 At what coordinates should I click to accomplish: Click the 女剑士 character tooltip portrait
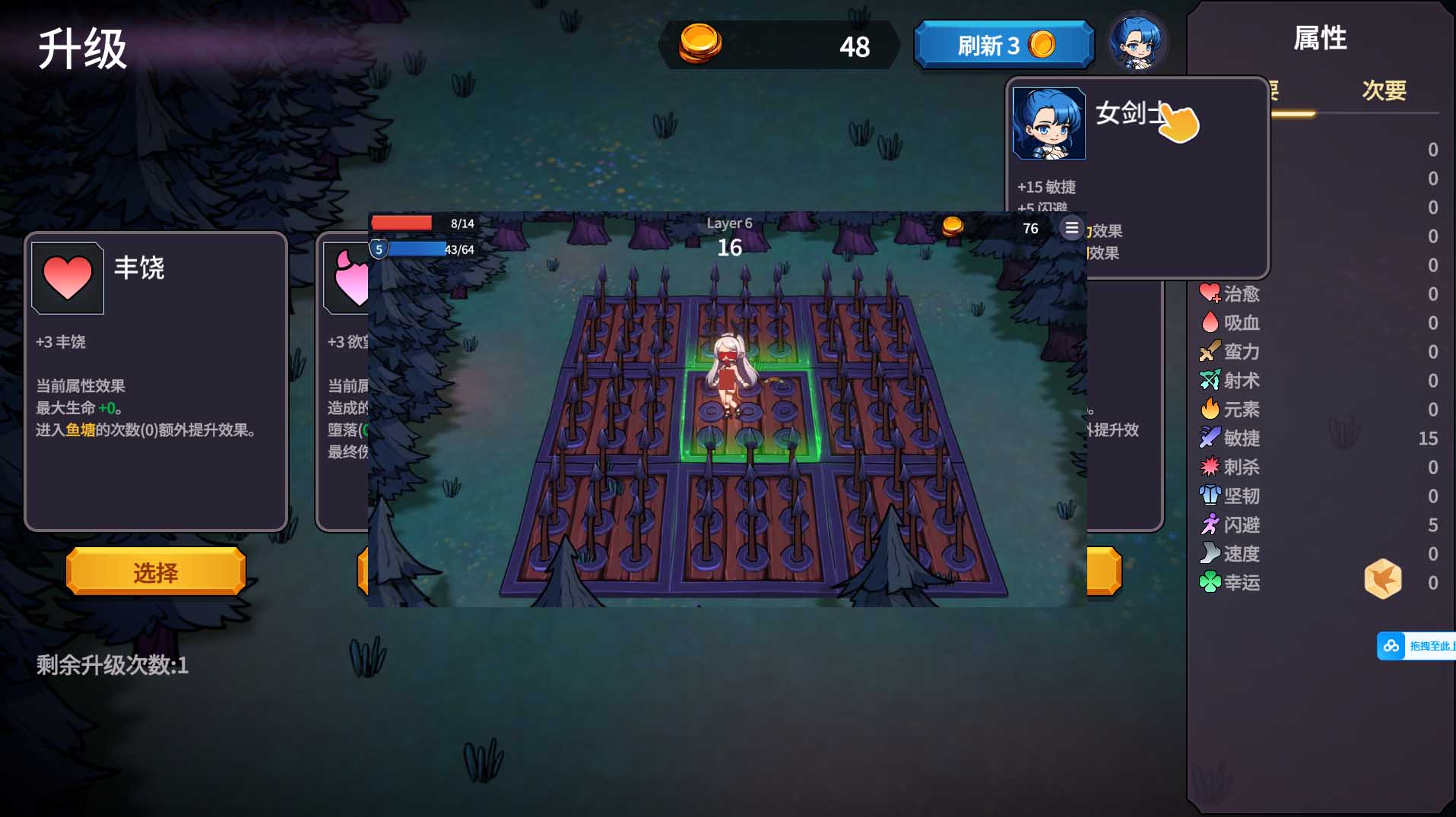[1048, 123]
